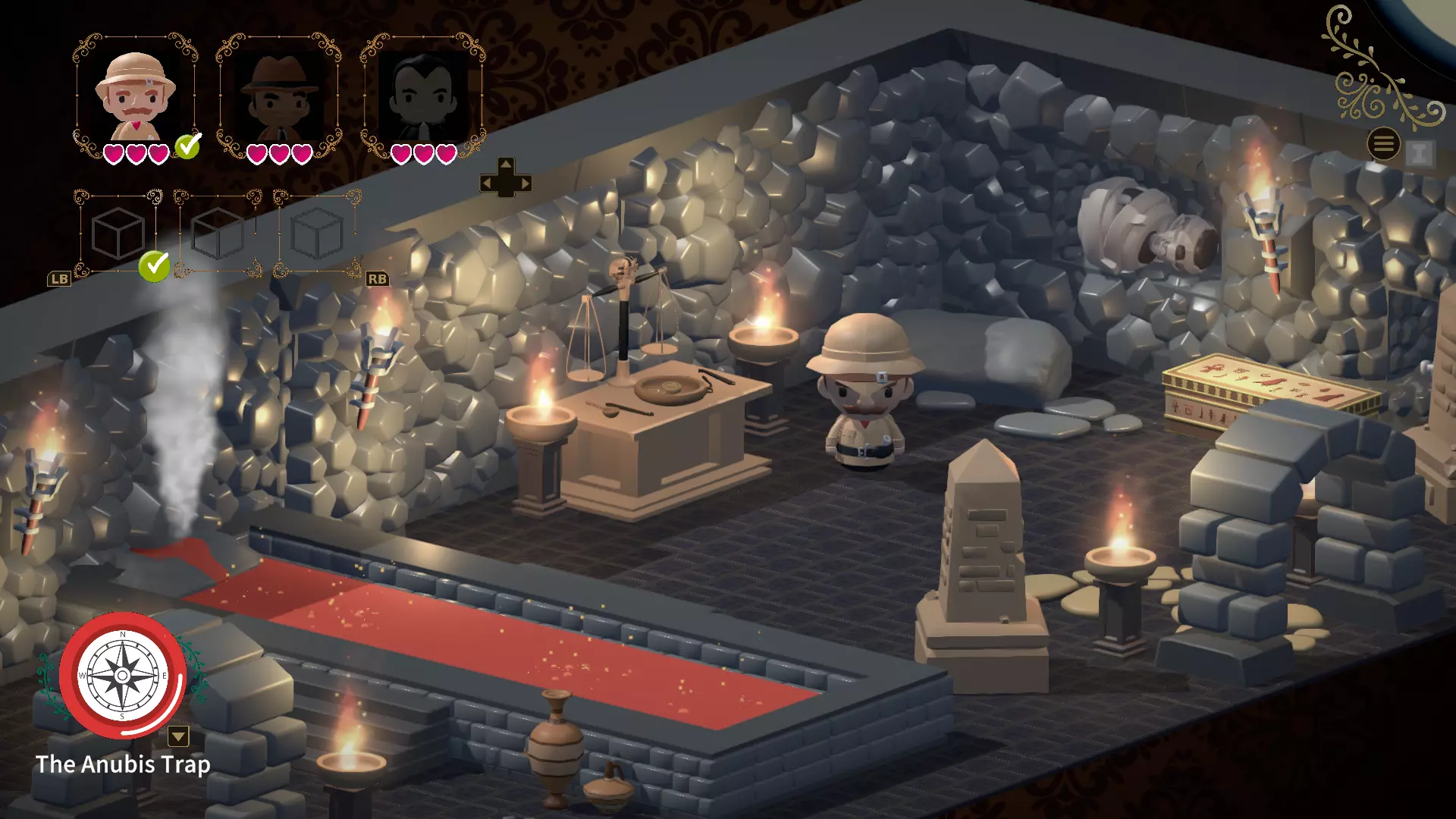Click the LB cube-cycle prompt
Screen dimensions: 1456x819
[59, 278]
